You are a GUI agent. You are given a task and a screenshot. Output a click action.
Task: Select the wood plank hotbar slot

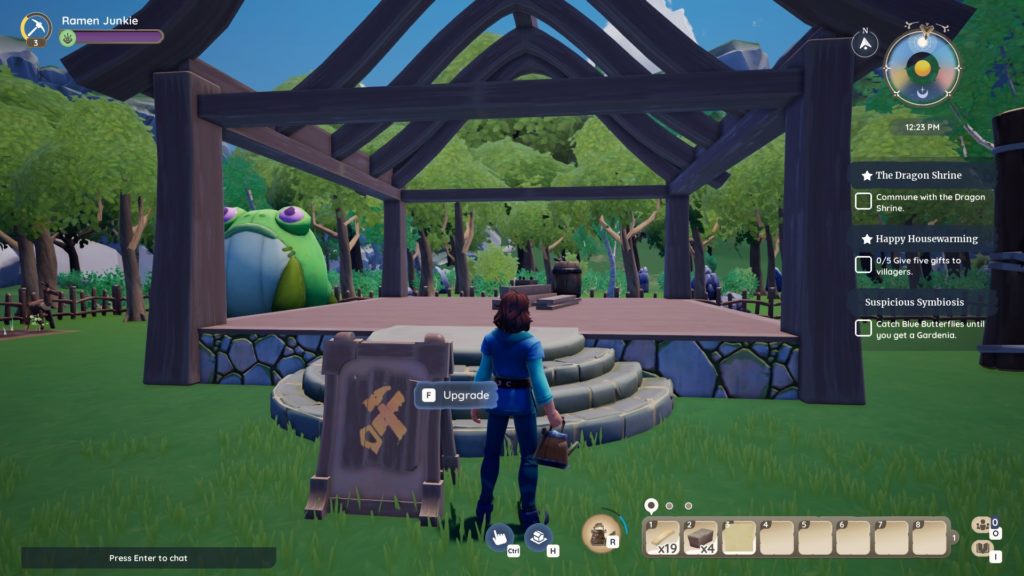pos(661,537)
